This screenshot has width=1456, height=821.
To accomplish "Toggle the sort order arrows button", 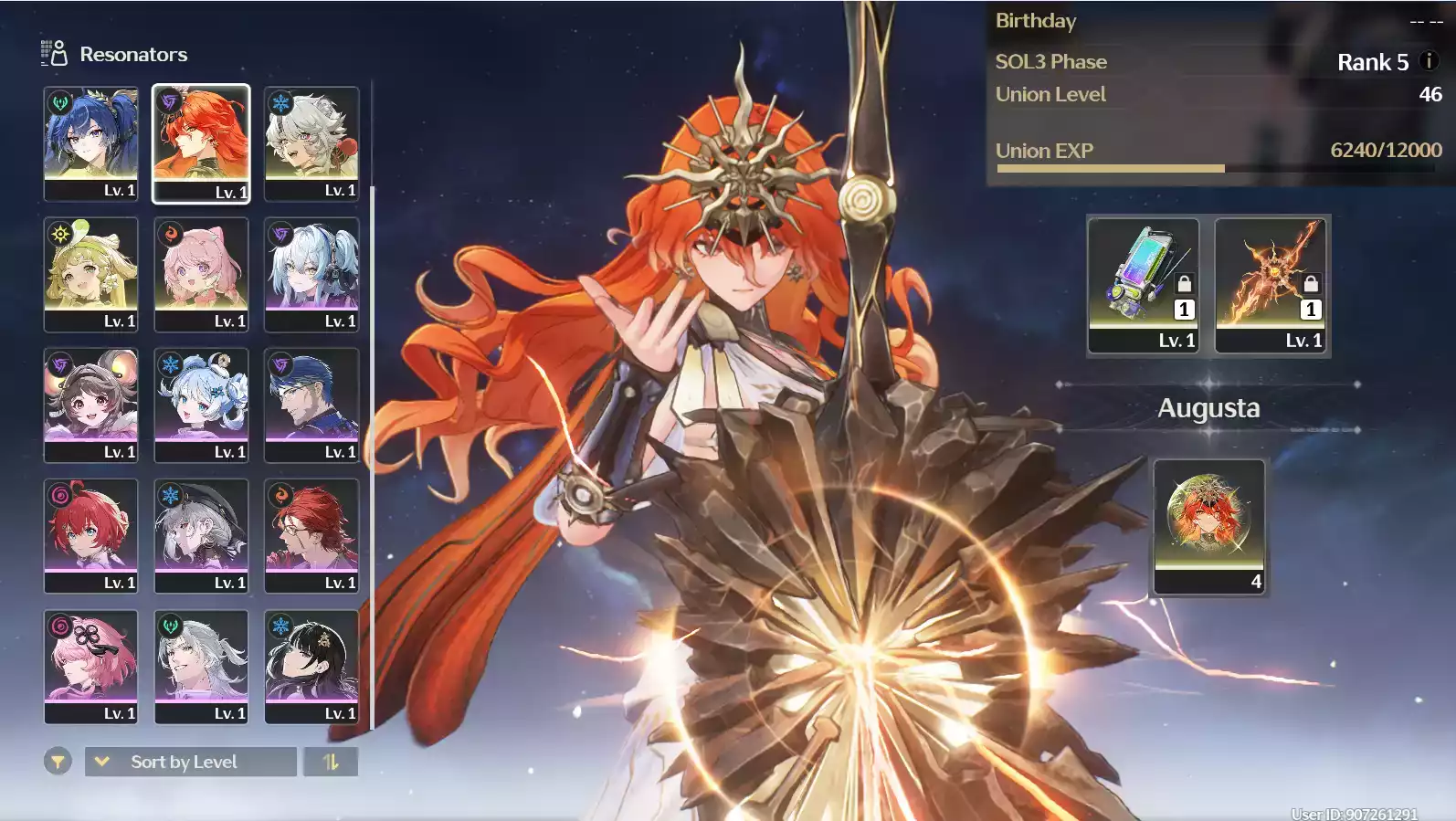I will (331, 762).
